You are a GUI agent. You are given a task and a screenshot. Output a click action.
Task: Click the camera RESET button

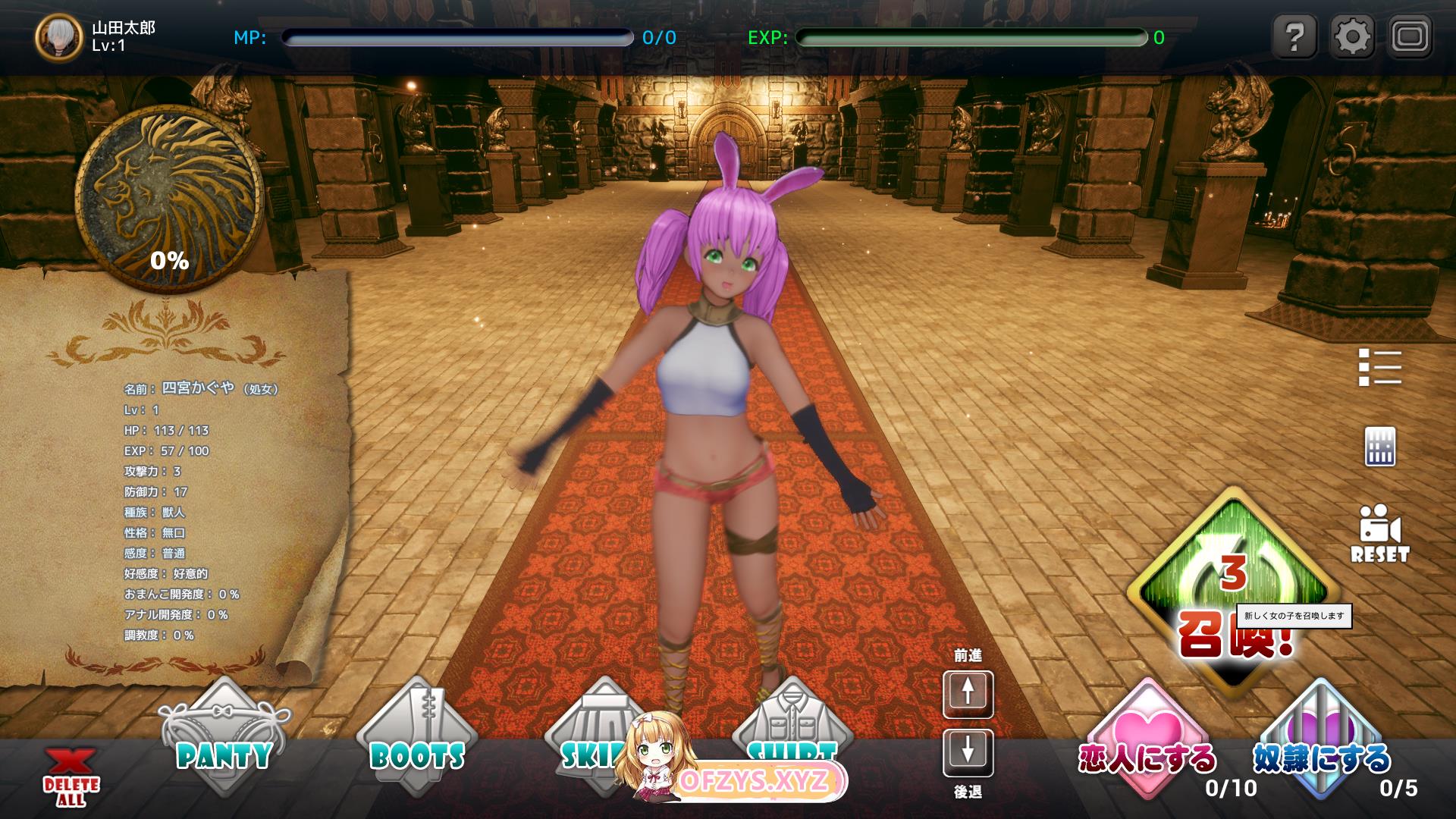(x=1379, y=533)
